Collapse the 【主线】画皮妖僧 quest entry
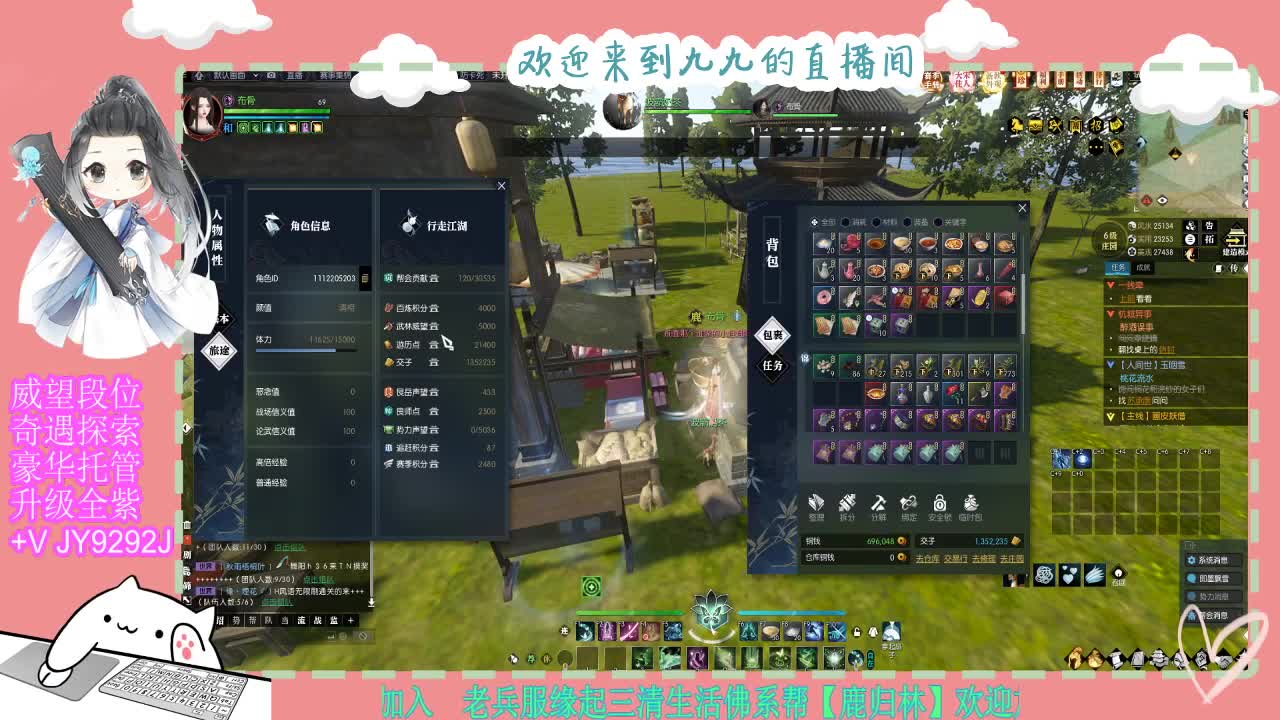The width and height of the screenshot is (1280, 720). click(1111, 416)
